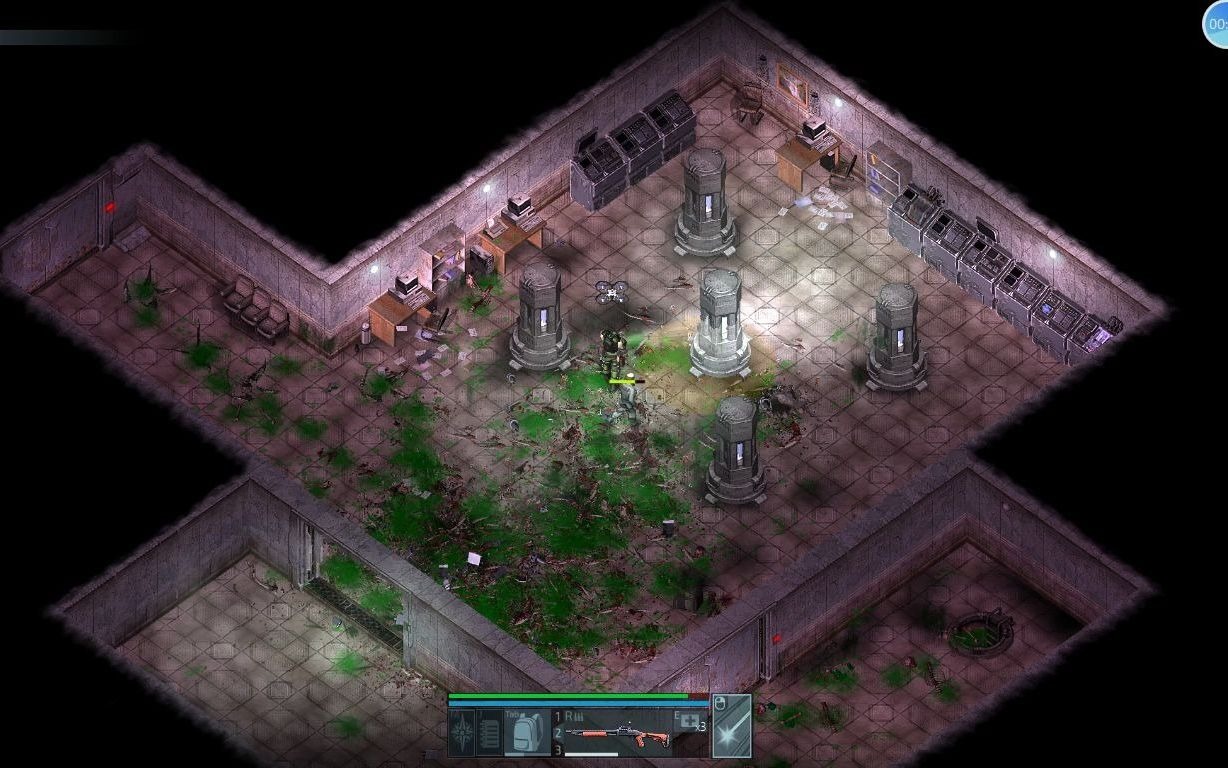
Task: Open the journal list icon
Action: point(490,734)
